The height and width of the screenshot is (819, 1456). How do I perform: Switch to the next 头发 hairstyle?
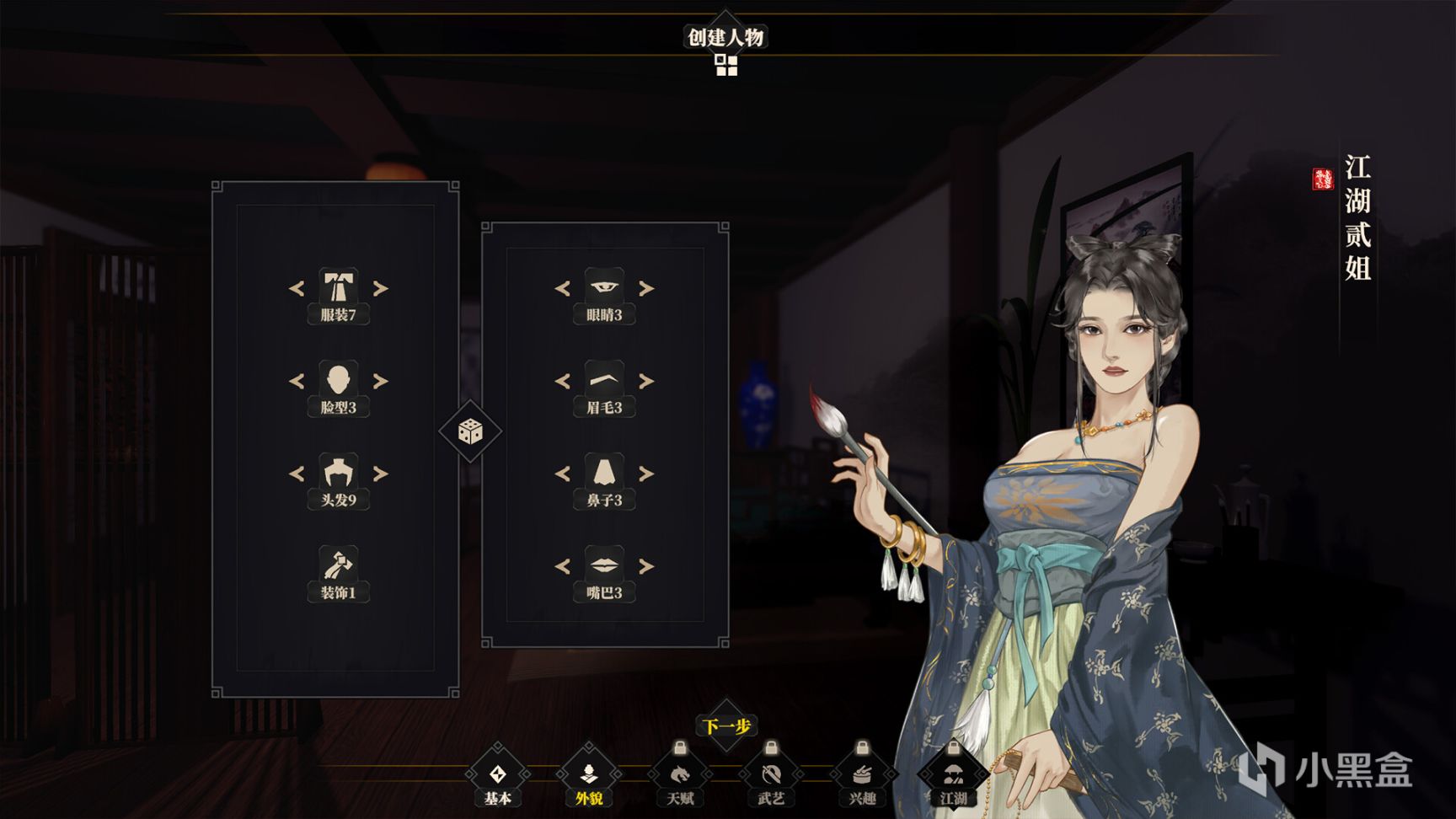(381, 474)
